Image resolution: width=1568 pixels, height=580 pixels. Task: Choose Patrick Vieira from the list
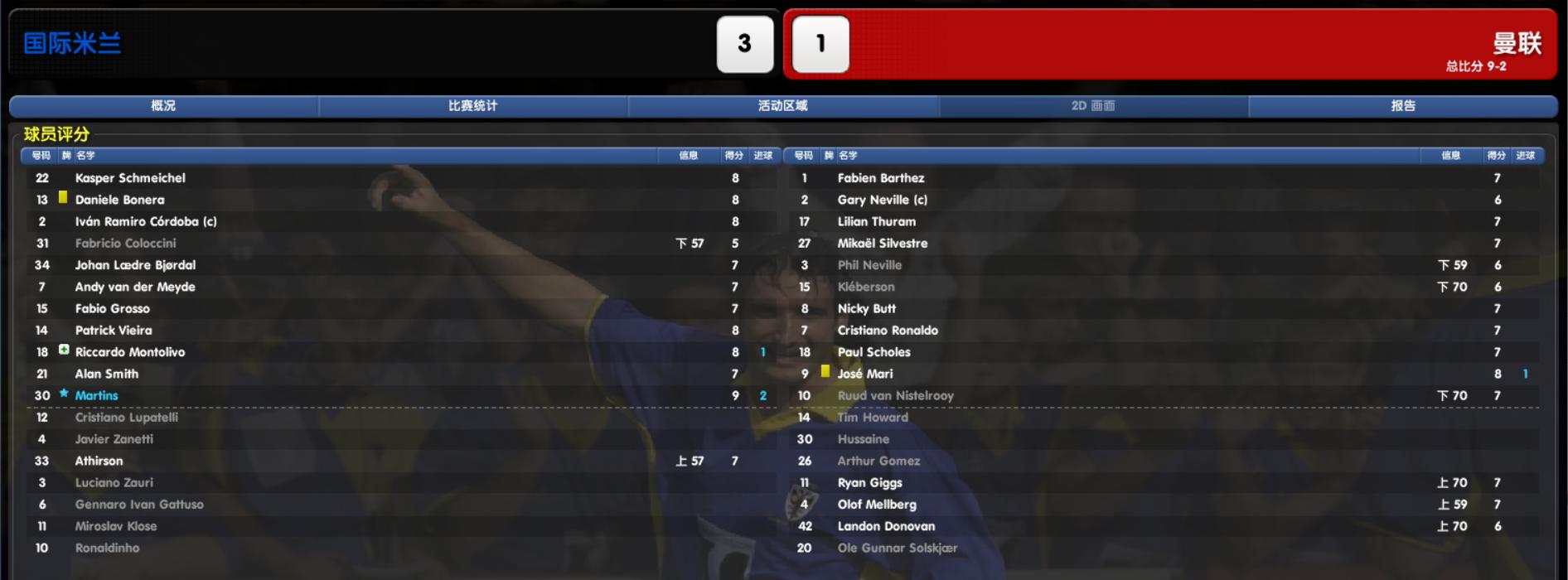pyautogui.click(x=114, y=331)
